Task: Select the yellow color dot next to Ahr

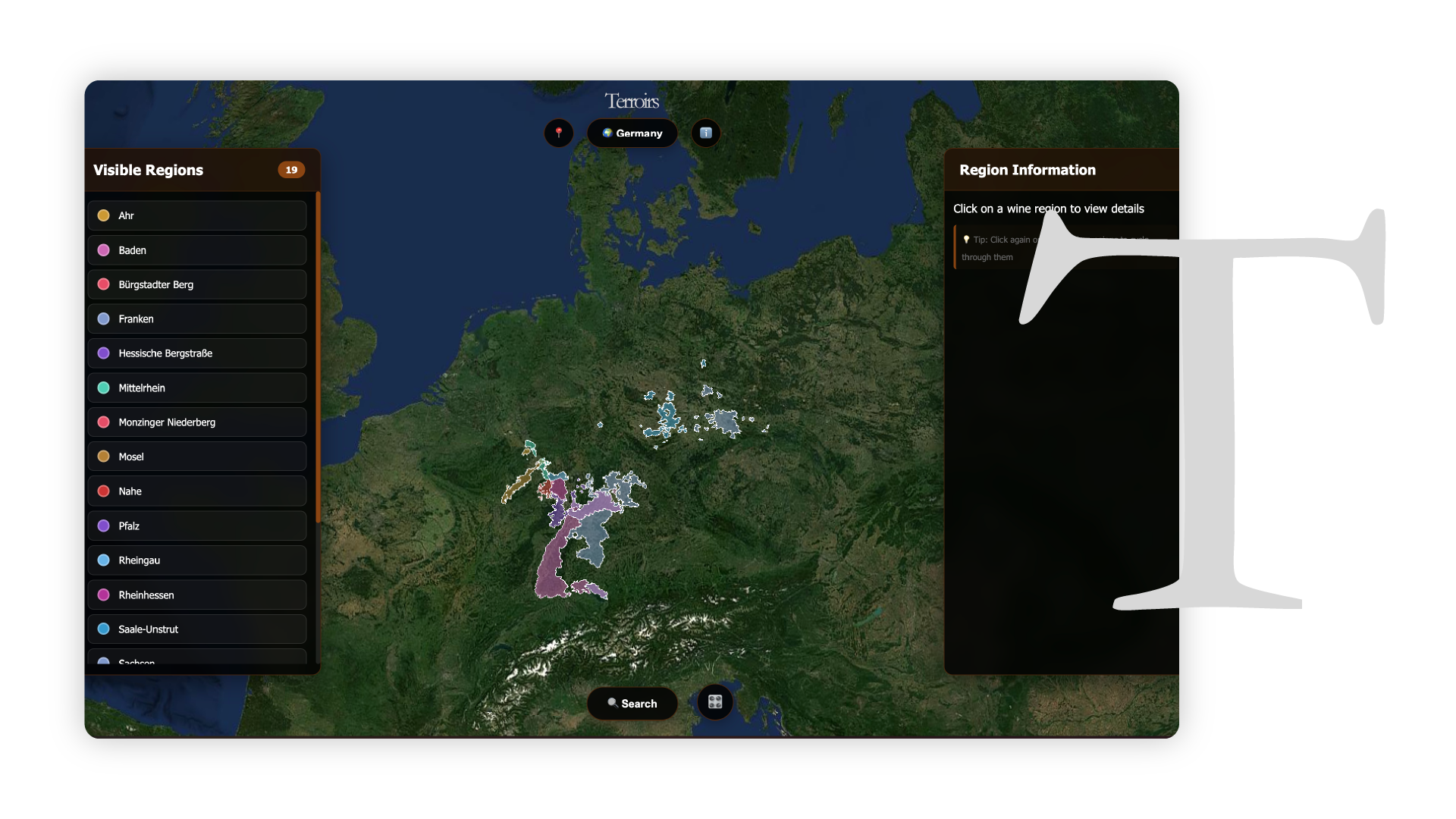Action: click(103, 215)
